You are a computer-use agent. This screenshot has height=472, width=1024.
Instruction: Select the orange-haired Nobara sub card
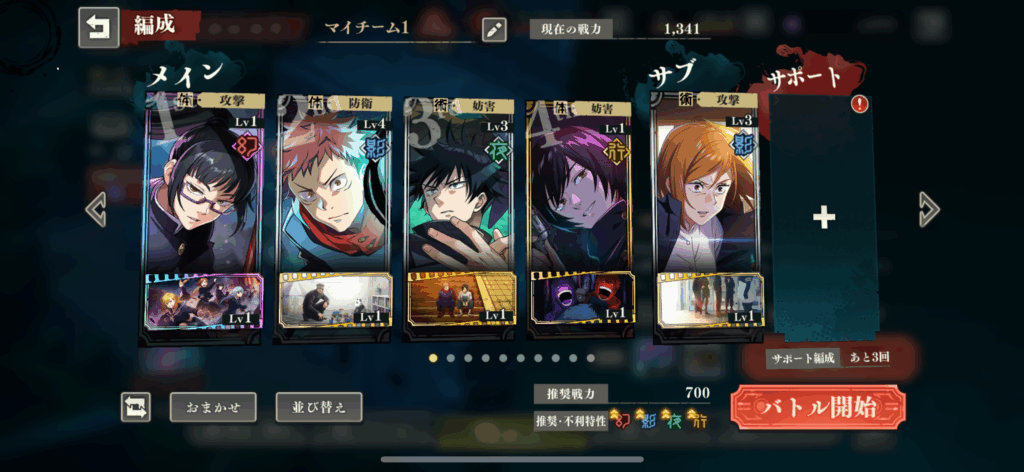pos(708,190)
